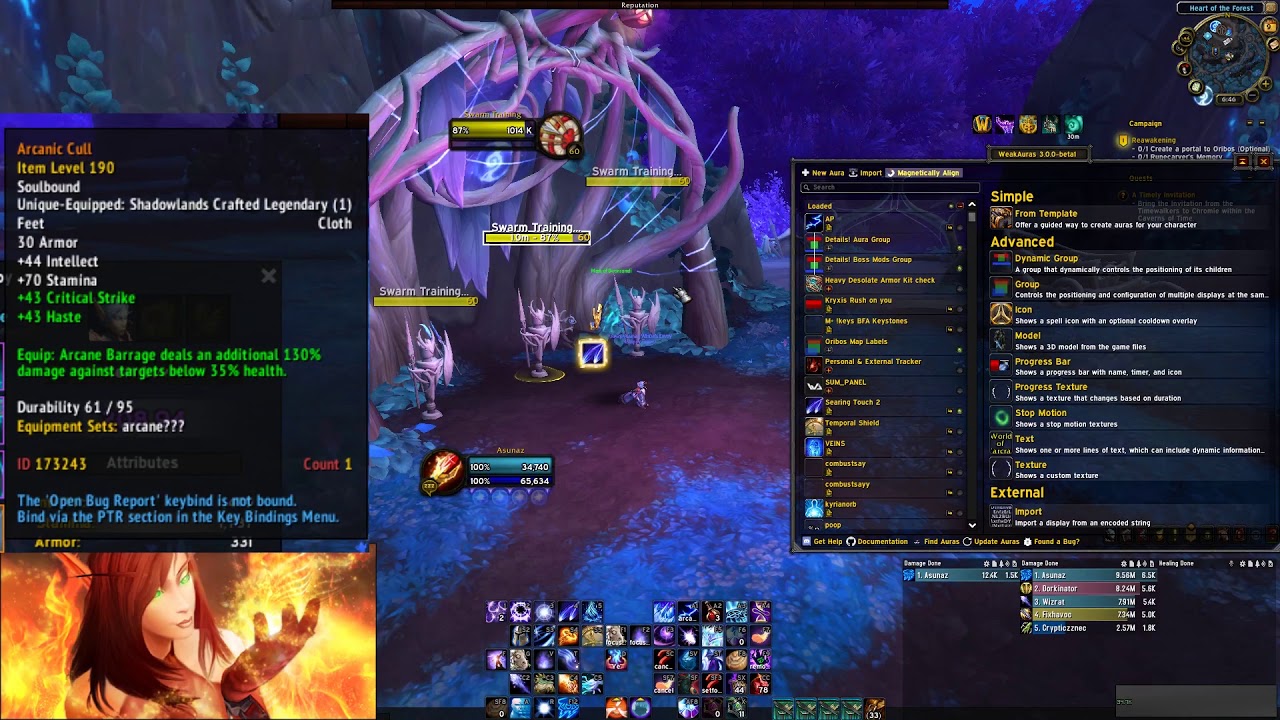Click the Reputation bar at the screen top
Image resolution: width=1280 pixels, height=720 pixels.
coord(639,4)
